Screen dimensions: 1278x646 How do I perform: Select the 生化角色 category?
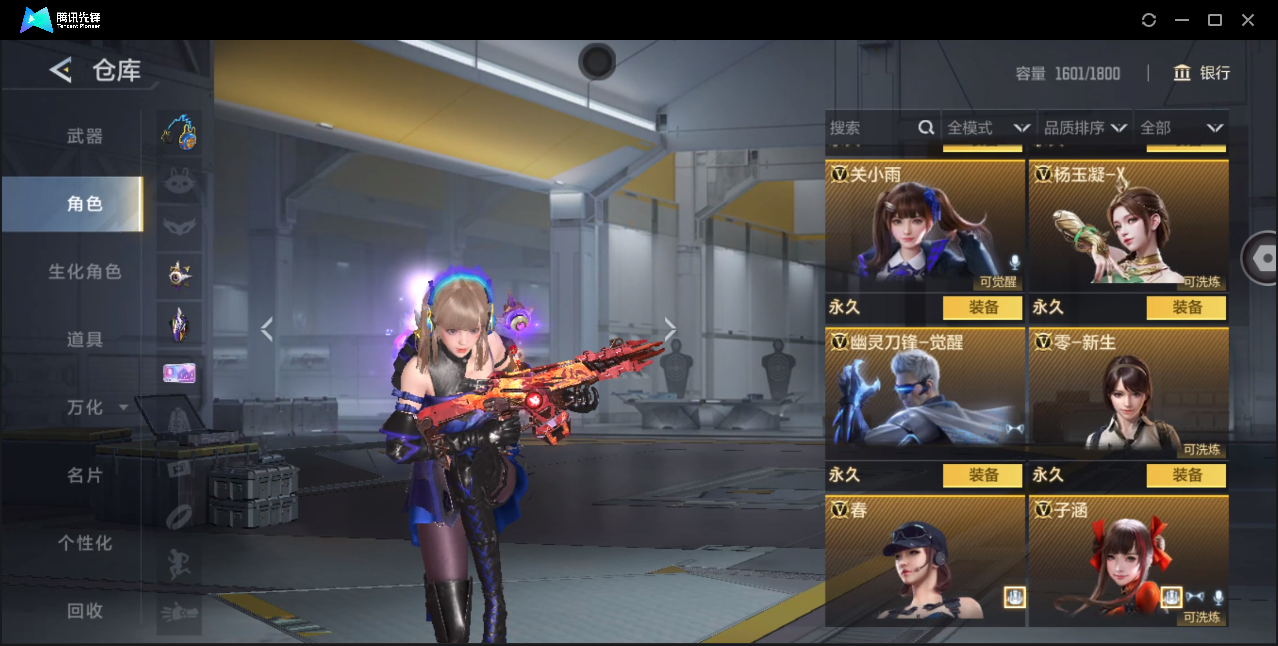click(85, 272)
